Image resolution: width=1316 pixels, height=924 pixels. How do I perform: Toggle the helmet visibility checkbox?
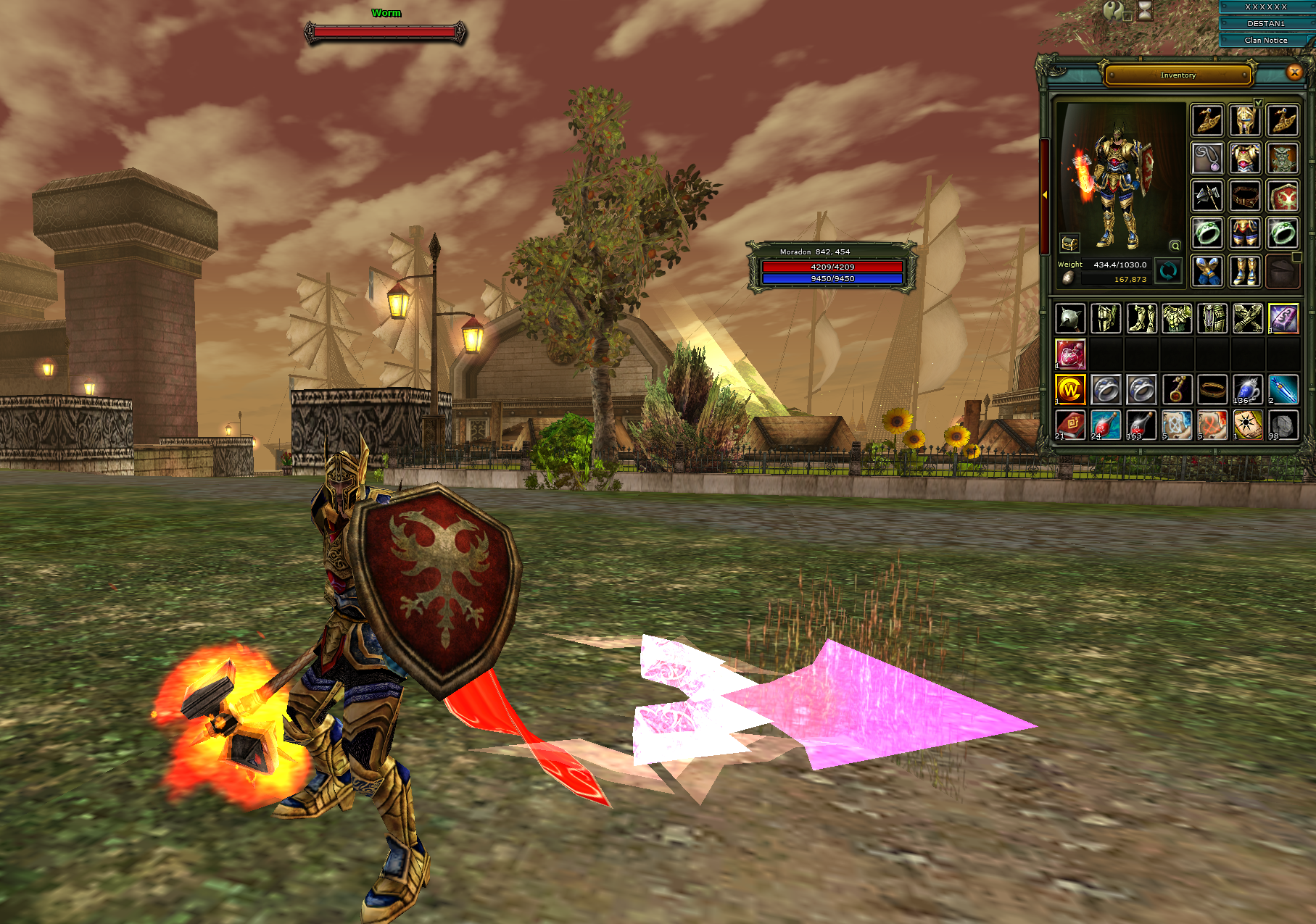point(1259,103)
